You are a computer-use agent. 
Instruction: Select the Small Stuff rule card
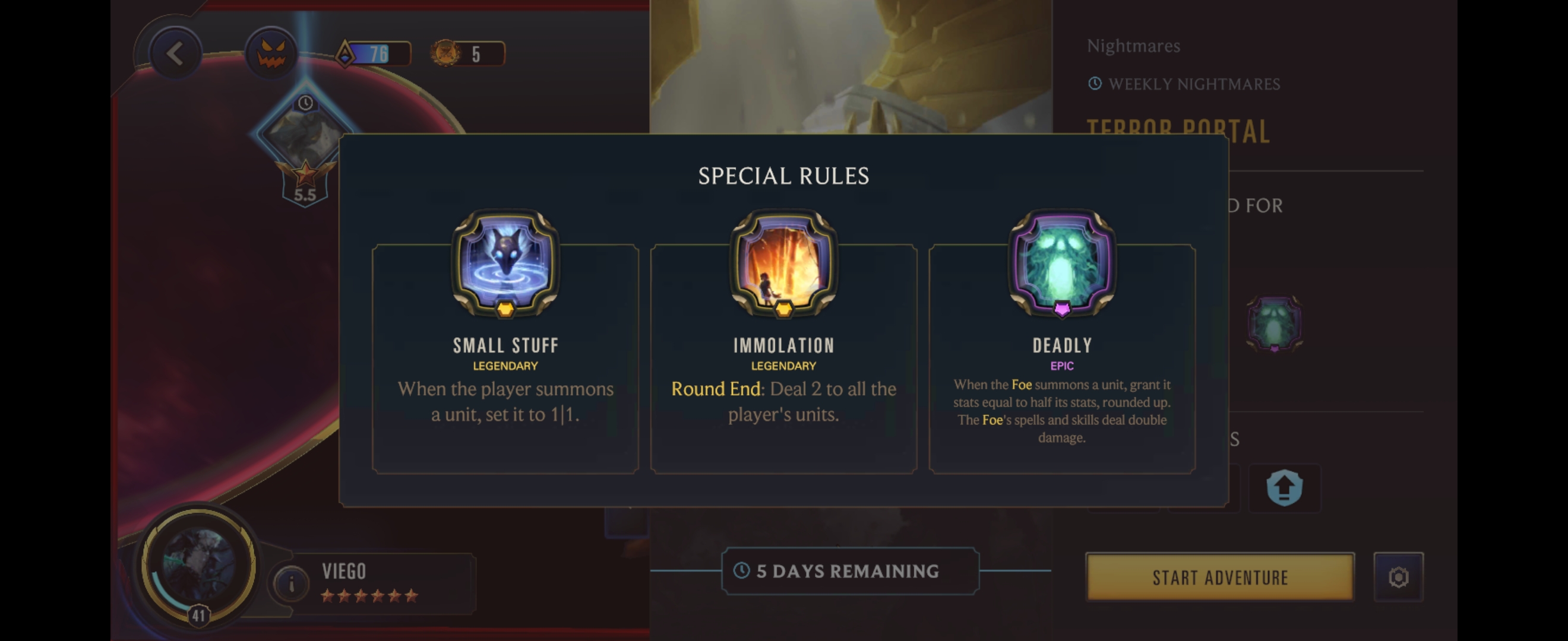click(x=505, y=359)
